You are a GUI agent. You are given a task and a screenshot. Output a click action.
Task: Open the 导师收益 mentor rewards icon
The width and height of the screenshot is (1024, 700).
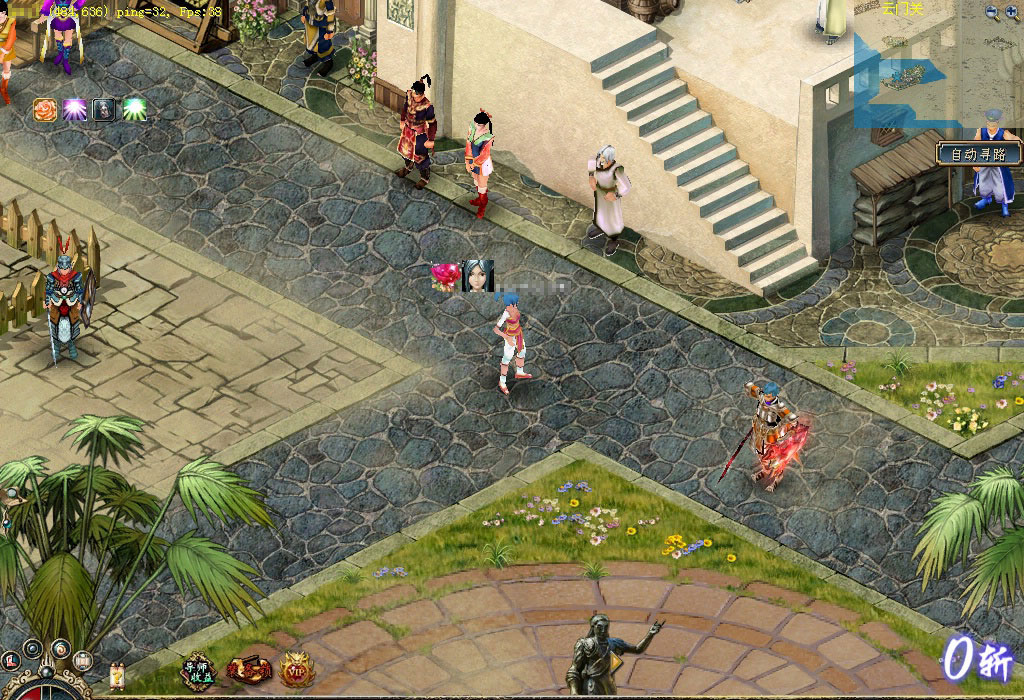coord(197,670)
